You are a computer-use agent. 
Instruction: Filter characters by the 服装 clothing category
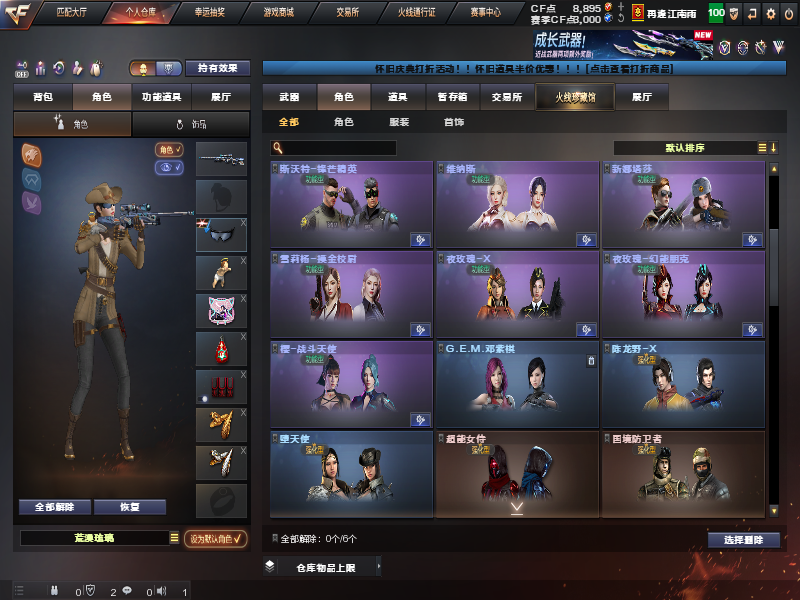pos(398,122)
